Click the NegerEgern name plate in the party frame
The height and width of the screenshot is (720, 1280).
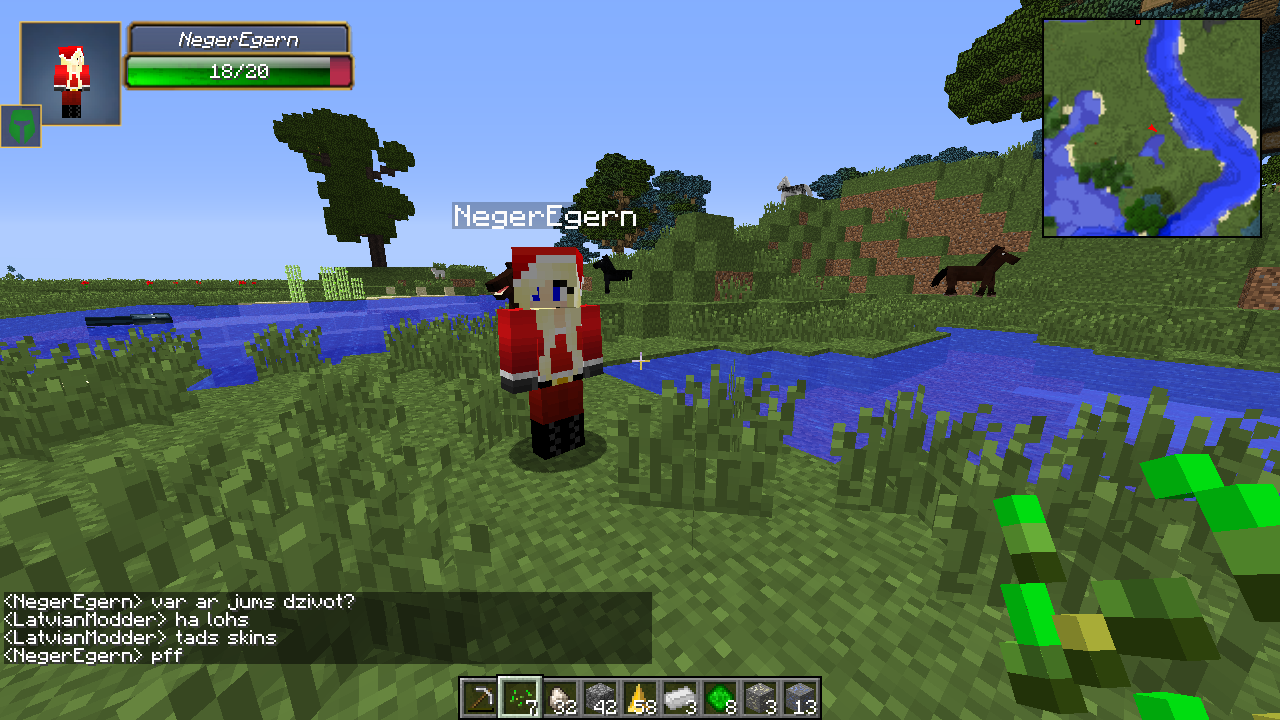tap(238, 40)
